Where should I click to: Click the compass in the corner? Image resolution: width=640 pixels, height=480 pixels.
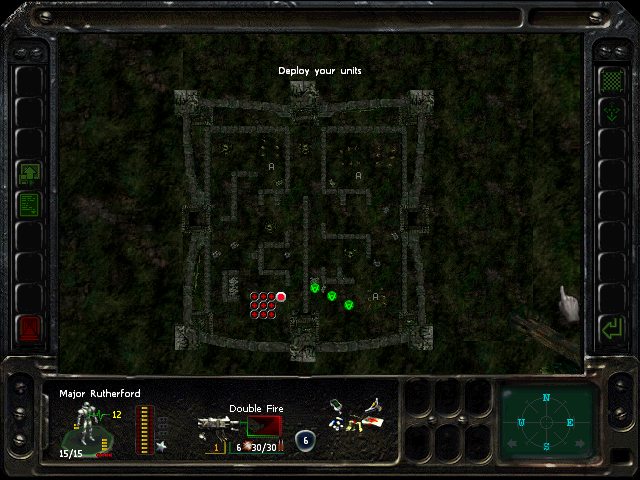point(547,421)
